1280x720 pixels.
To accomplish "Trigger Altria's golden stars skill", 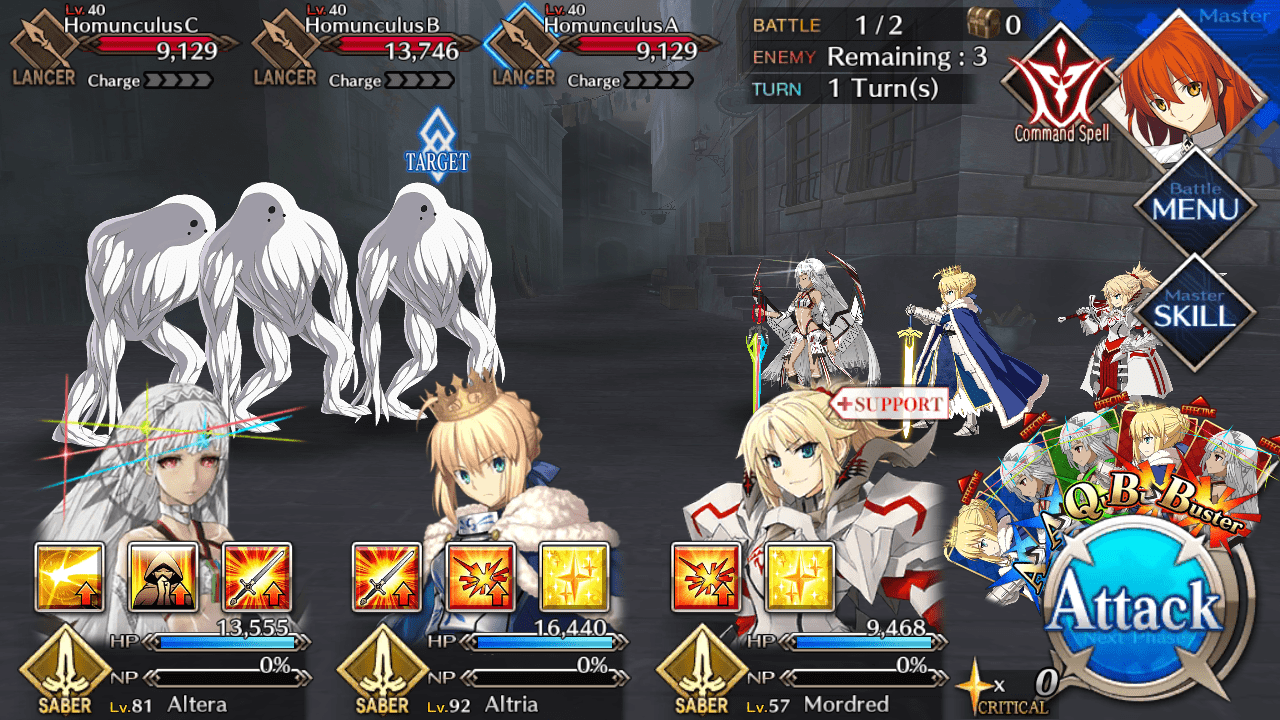I will point(574,577).
